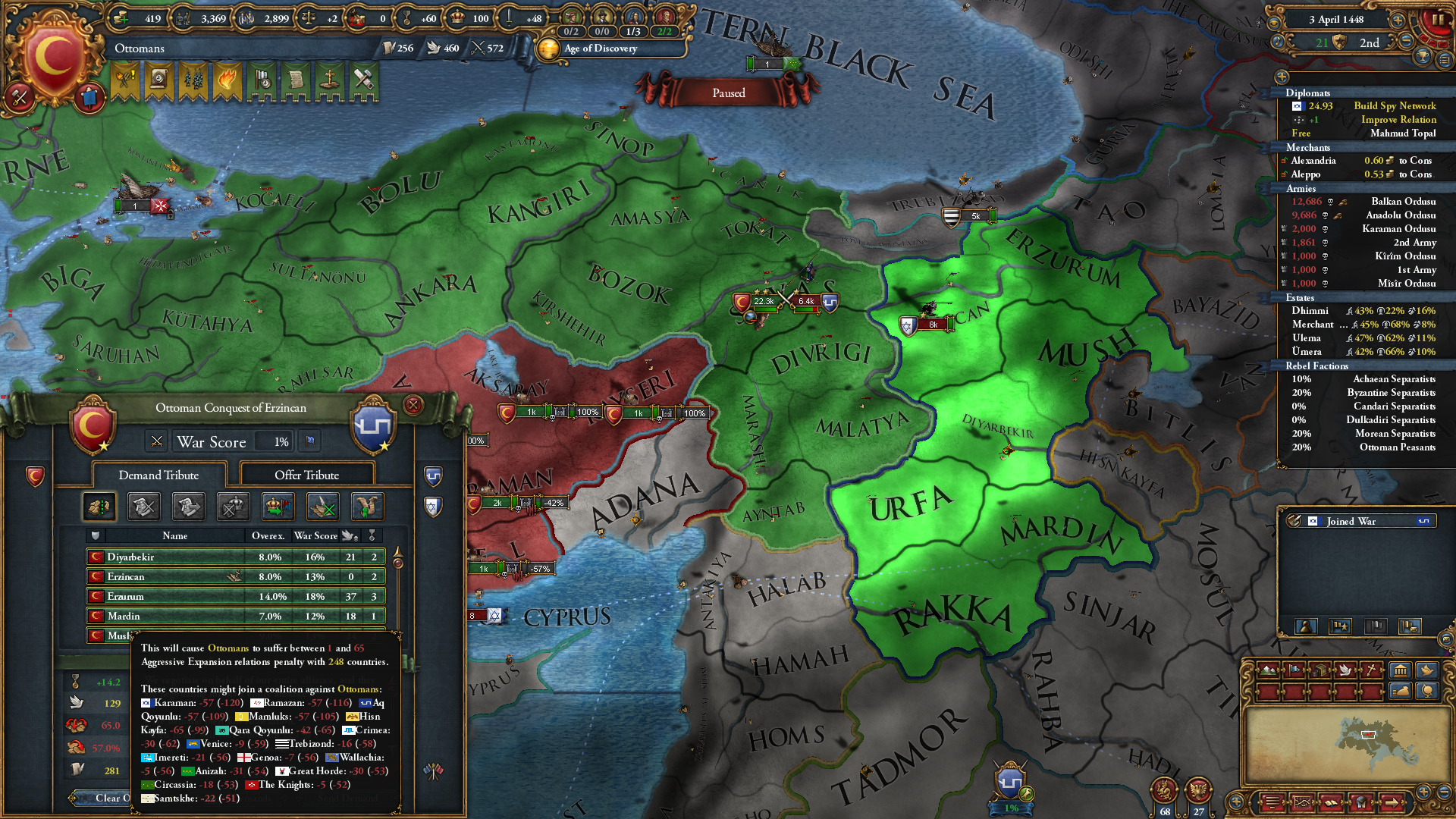Switch to the Offer Tribute tab
1456x819 pixels.
(308, 475)
